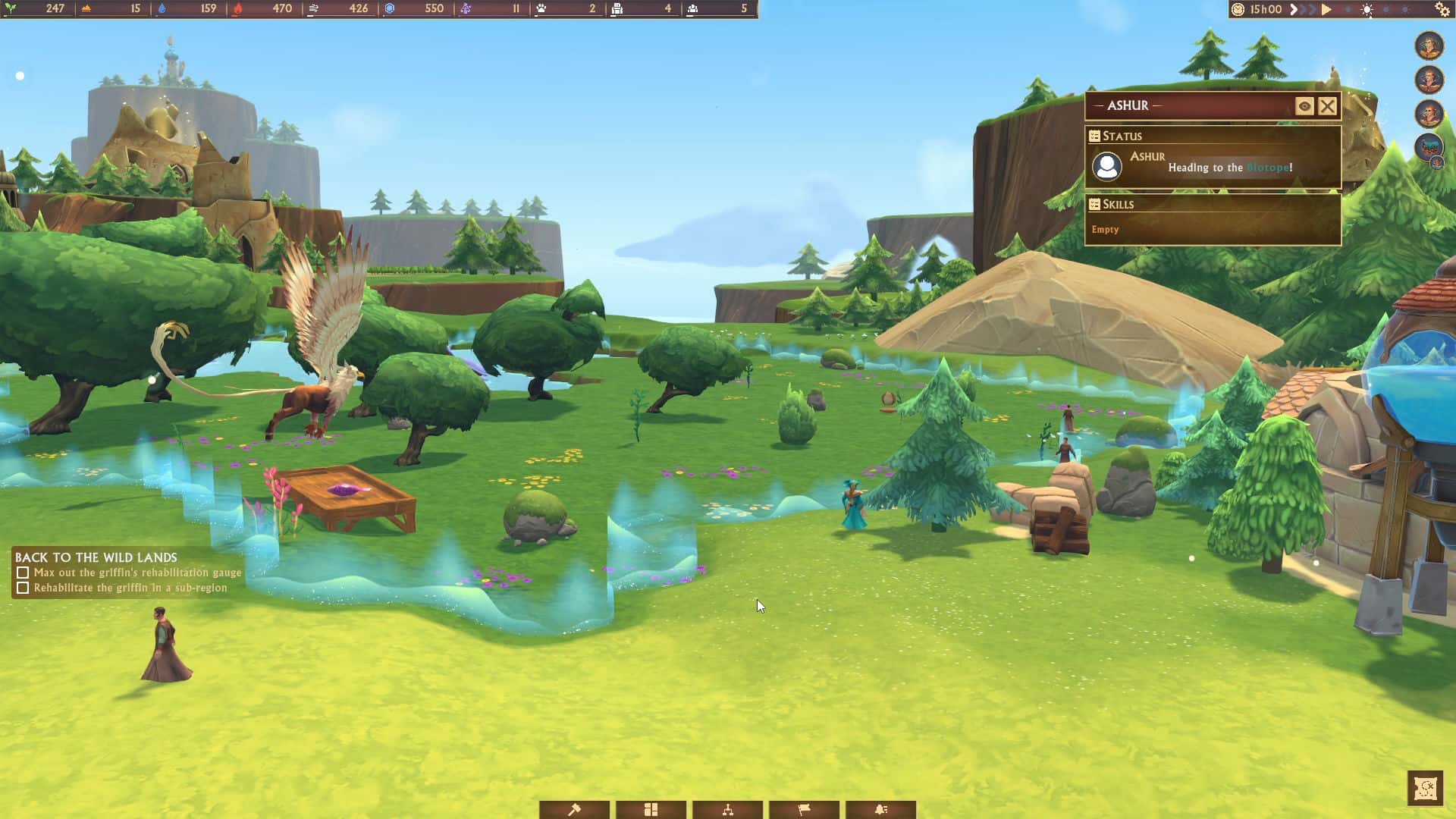Image resolution: width=1456 pixels, height=819 pixels.
Task: Click the Biotope link in Ashur's status
Action: click(x=1270, y=168)
